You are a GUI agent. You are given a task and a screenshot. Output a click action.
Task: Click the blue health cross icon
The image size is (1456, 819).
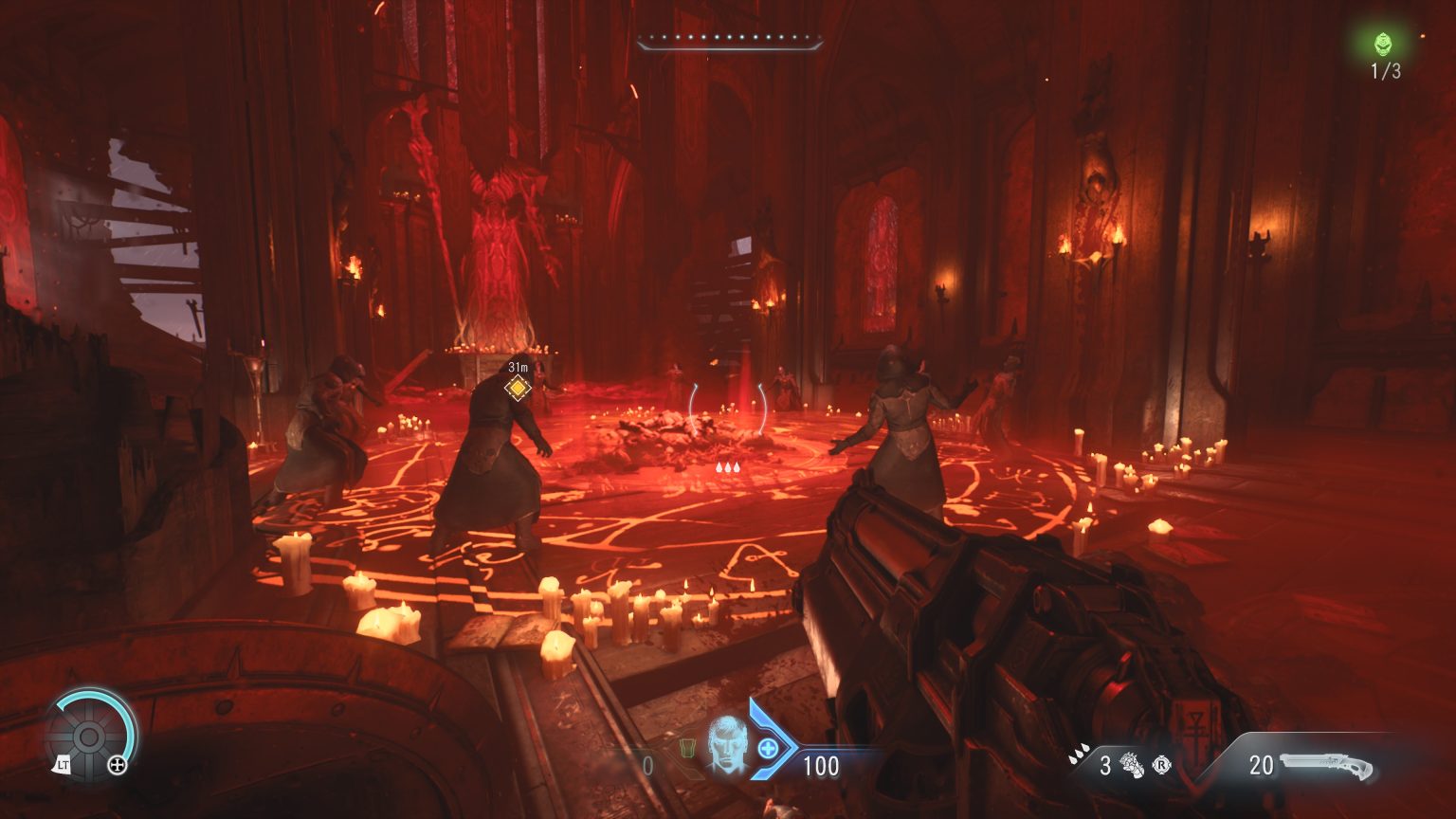click(768, 749)
